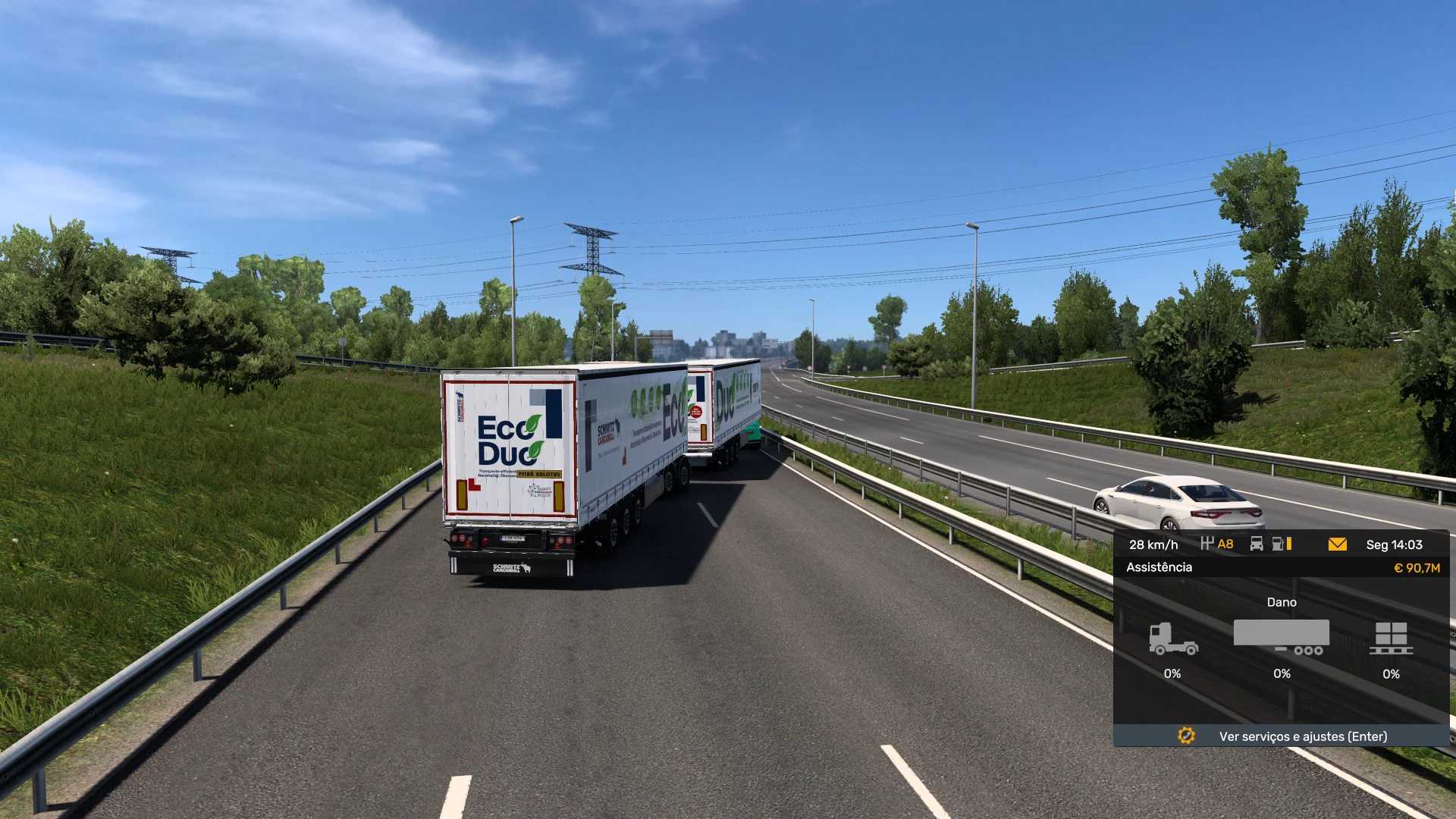Open 'Ver serviços e ajustes' bar
1456x819 pixels.
click(1281, 736)
